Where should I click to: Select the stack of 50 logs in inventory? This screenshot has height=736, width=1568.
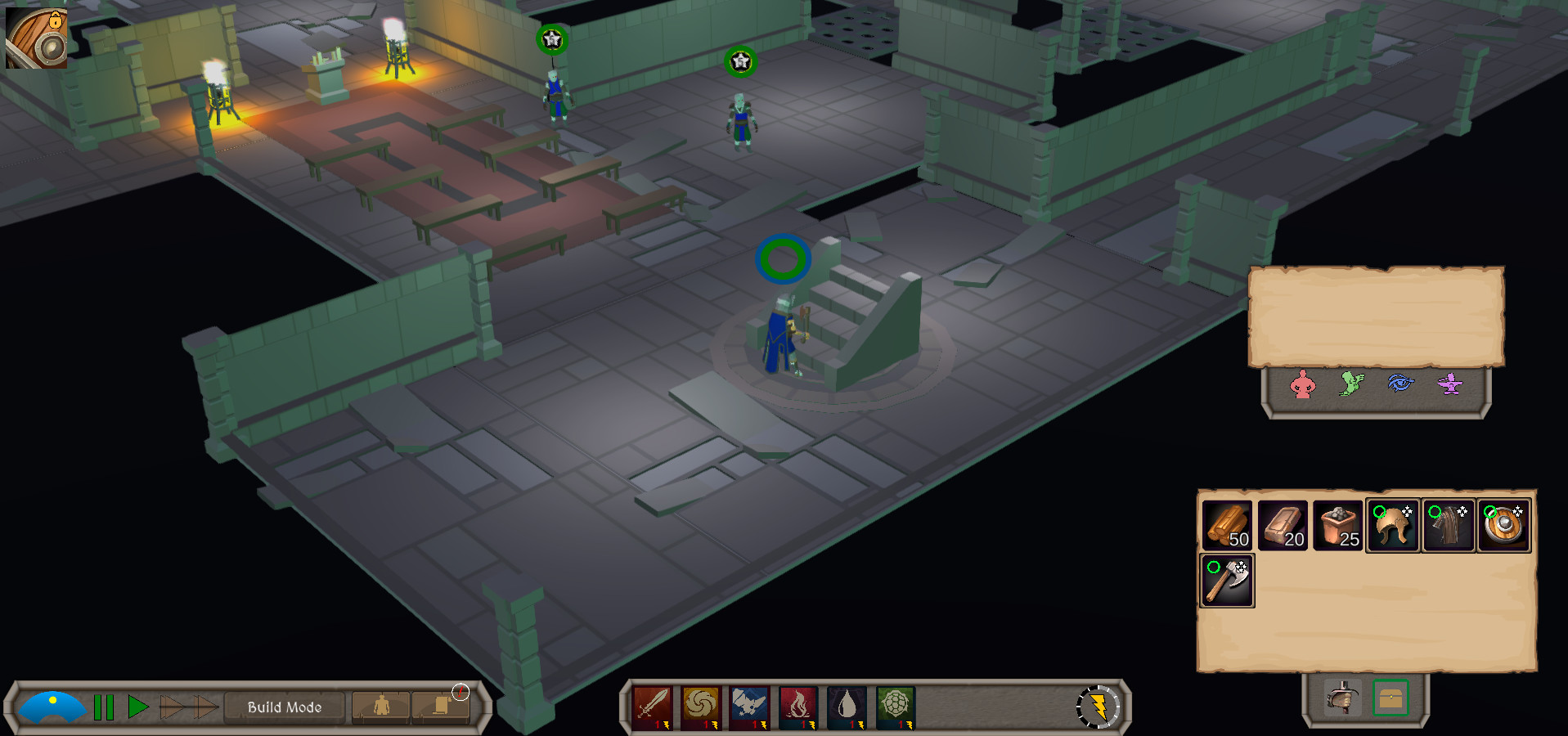coord(1226,525)
